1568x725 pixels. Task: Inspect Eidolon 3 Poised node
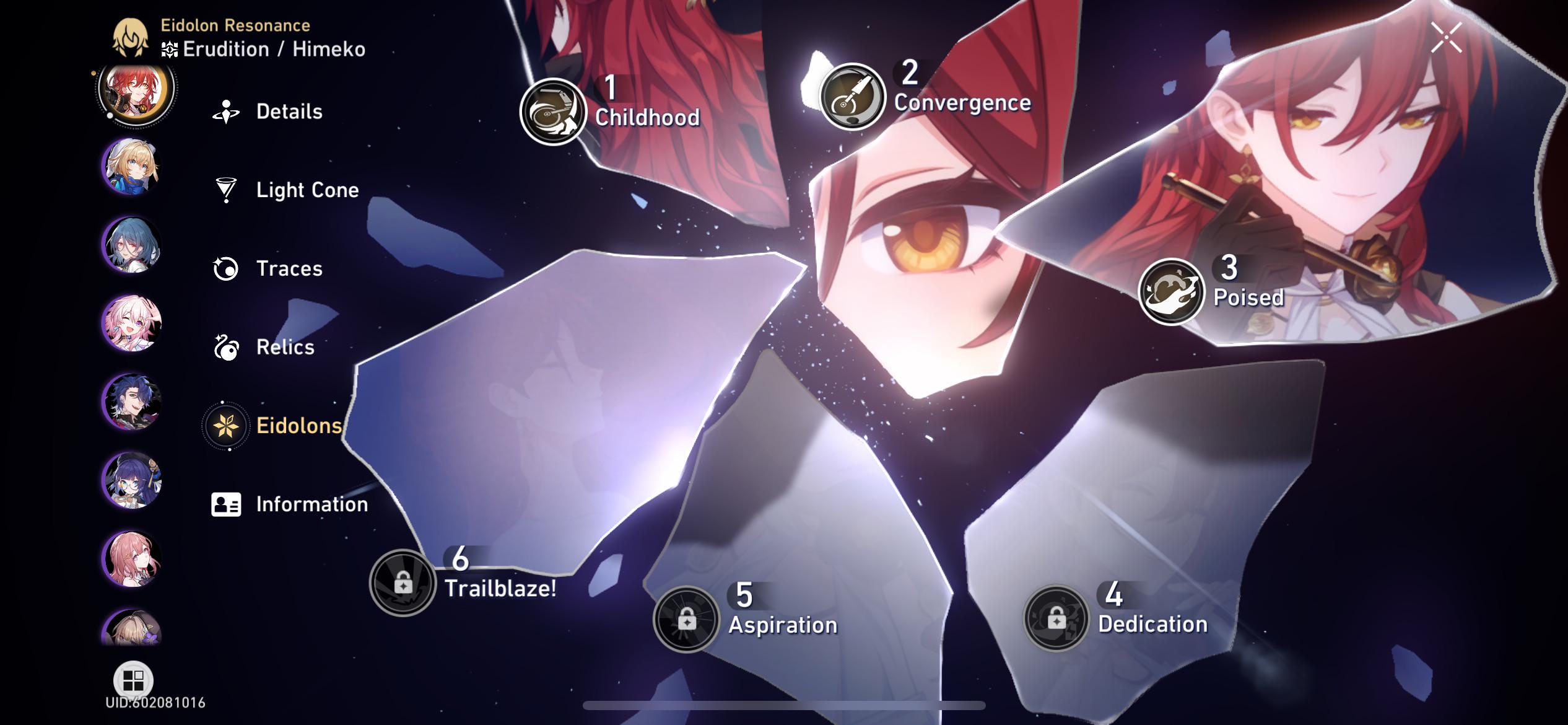click(1170, 291)
